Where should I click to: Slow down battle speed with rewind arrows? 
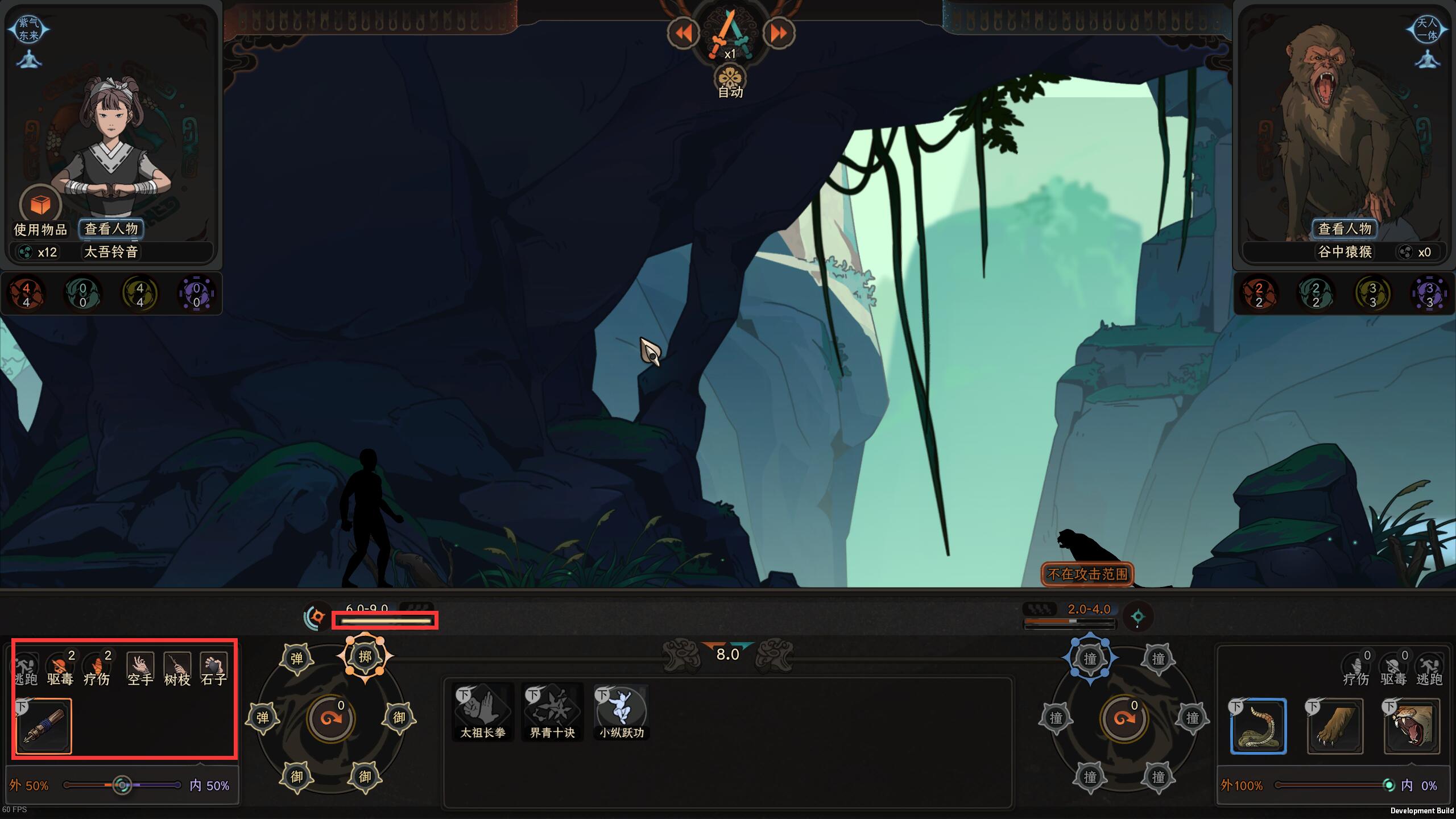tap(684, 34)
